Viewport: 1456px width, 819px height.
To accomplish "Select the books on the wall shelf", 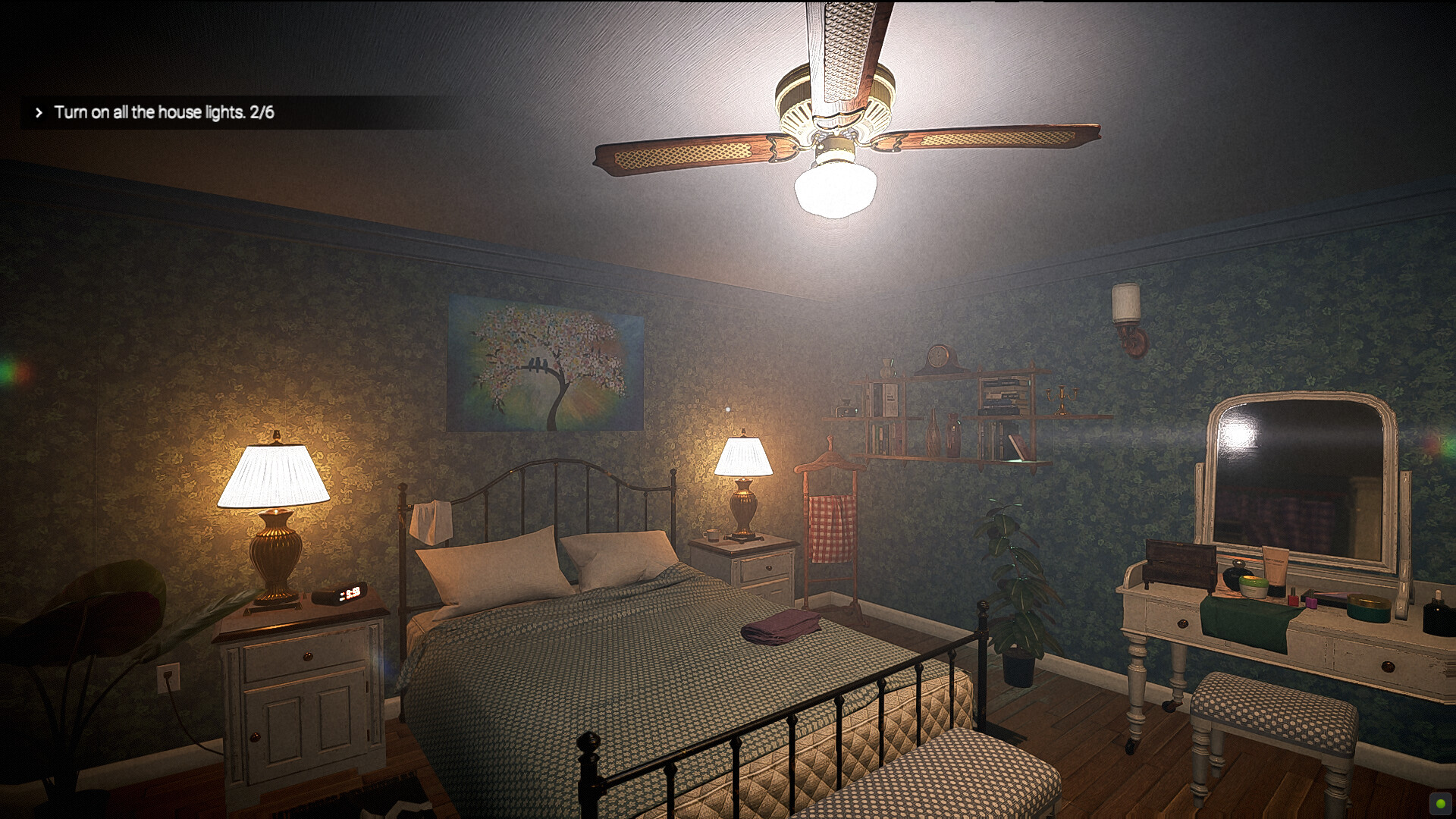I will [1001, 394].
